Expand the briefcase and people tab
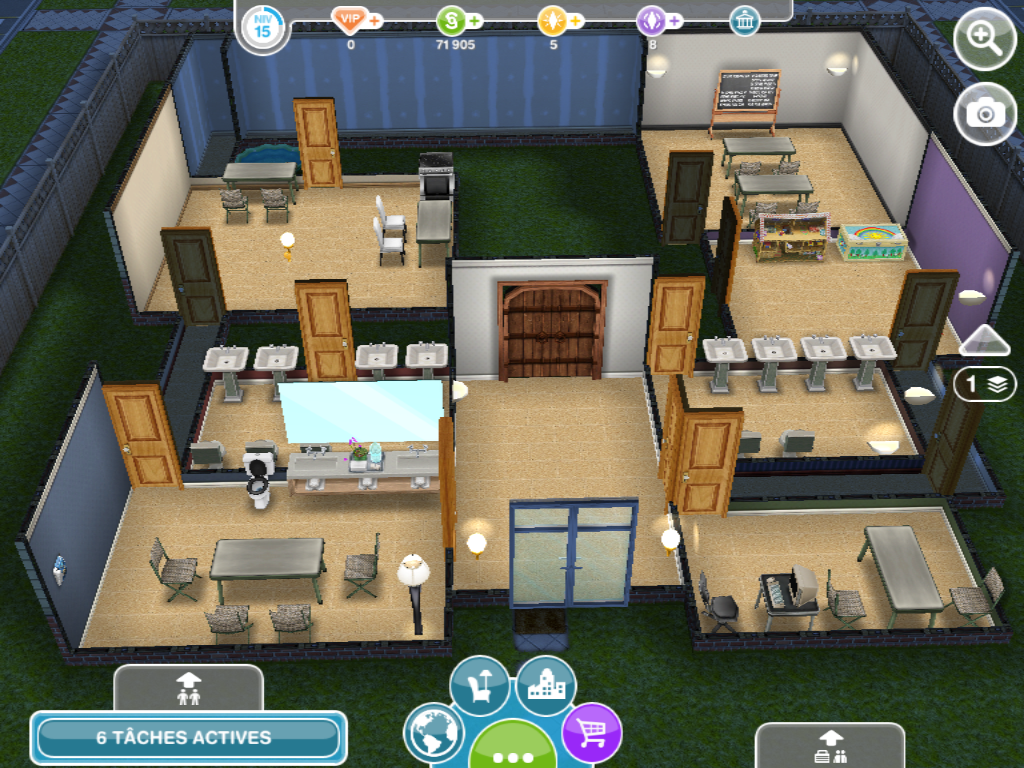 830,747
